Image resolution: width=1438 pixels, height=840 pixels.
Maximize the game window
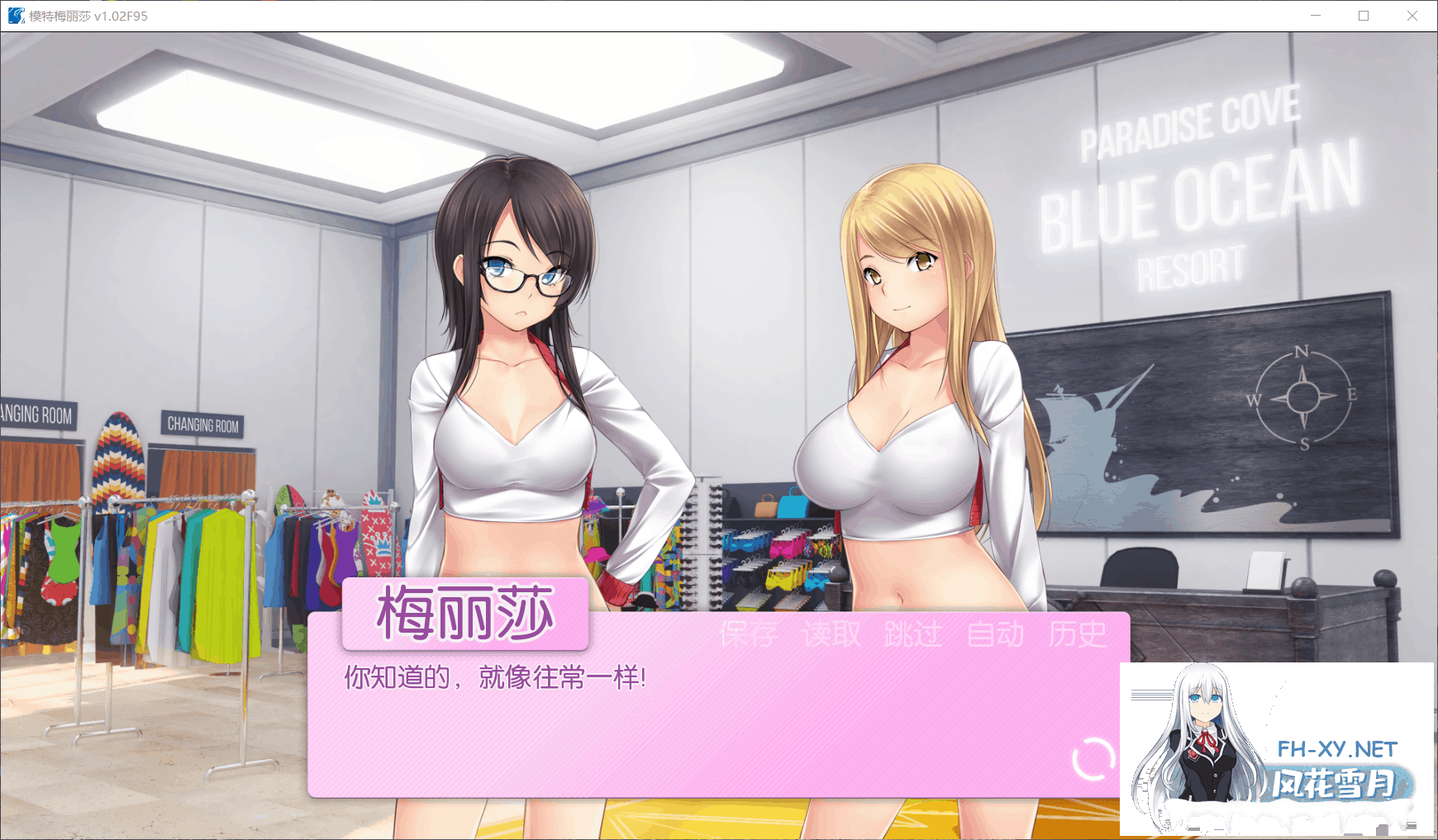(x=1364, y=16)
